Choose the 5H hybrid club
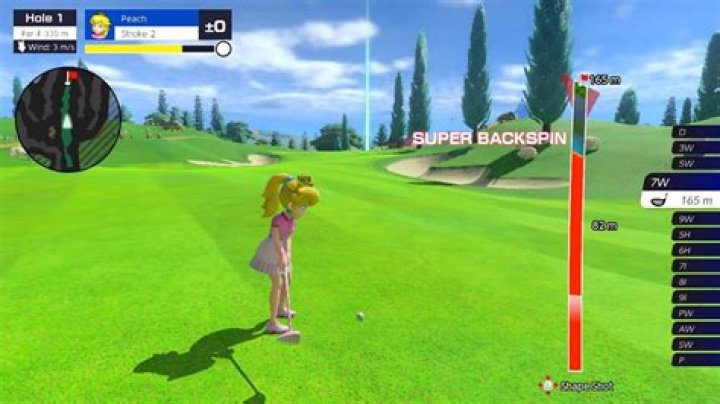This screenshot has height=404, width=720. (x=697, y=234)
